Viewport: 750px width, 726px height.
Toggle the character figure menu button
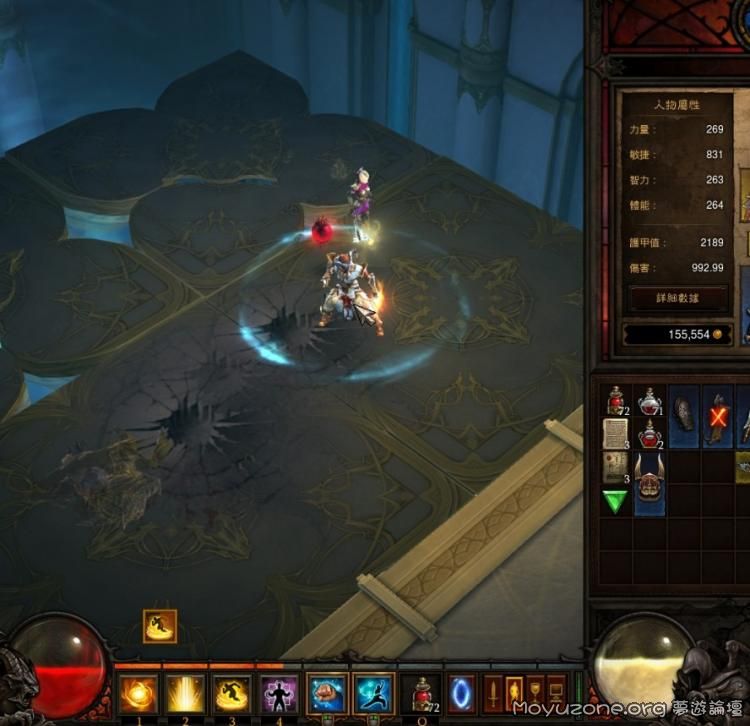pyautogui.click(x=515, y=692)
